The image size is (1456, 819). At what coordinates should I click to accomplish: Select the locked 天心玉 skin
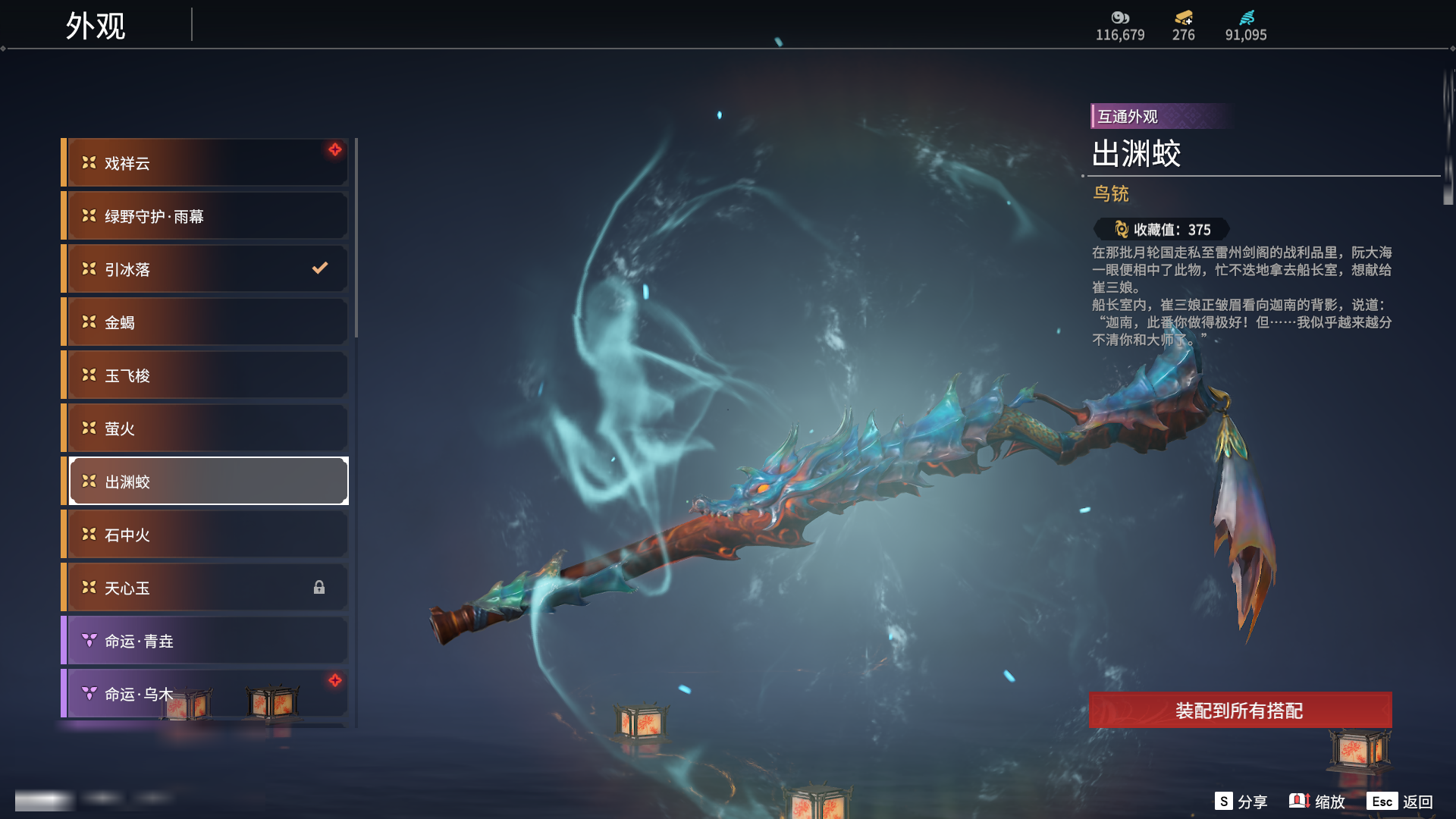point(206,588)
